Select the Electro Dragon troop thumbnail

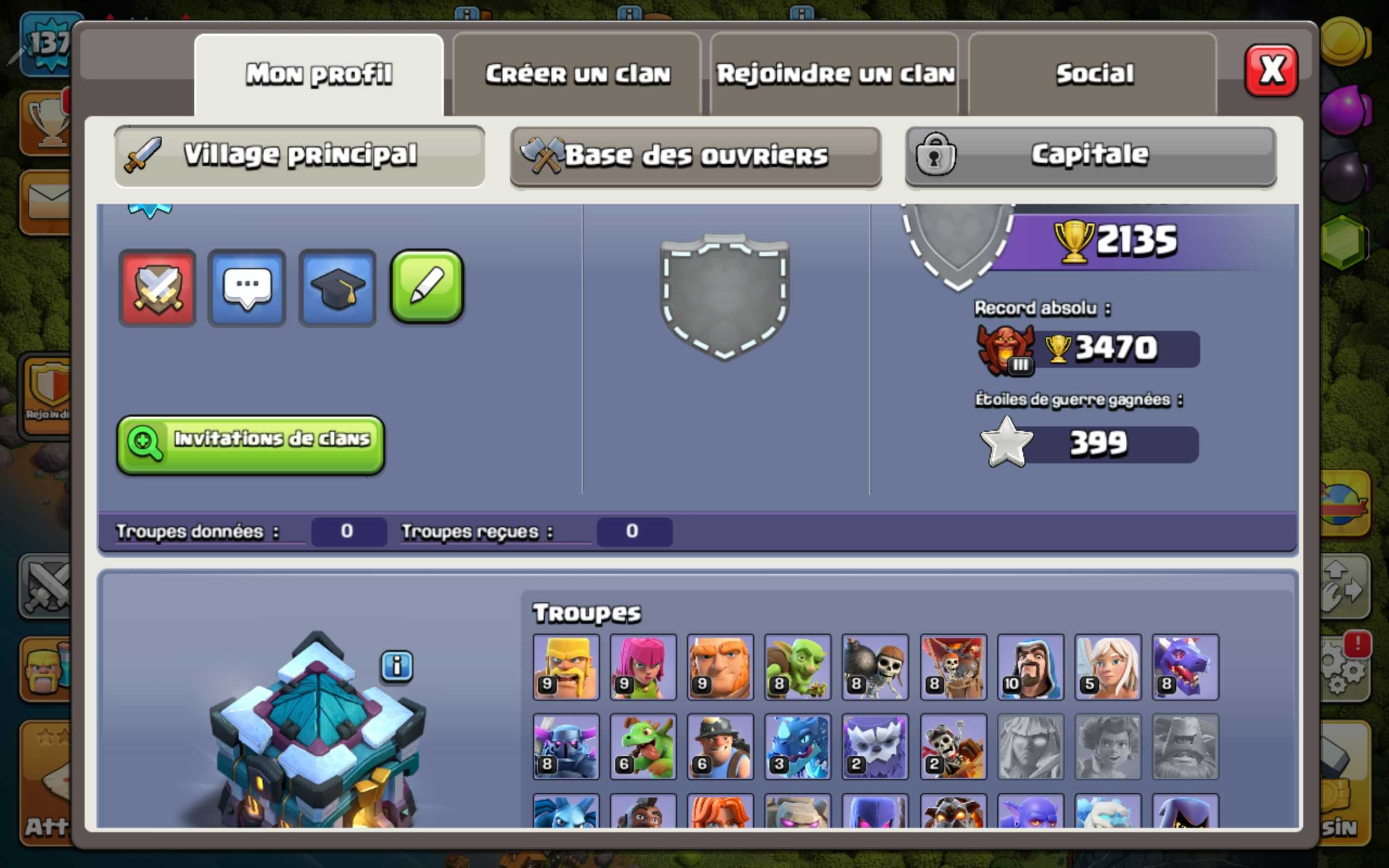[x=797, y=748]
